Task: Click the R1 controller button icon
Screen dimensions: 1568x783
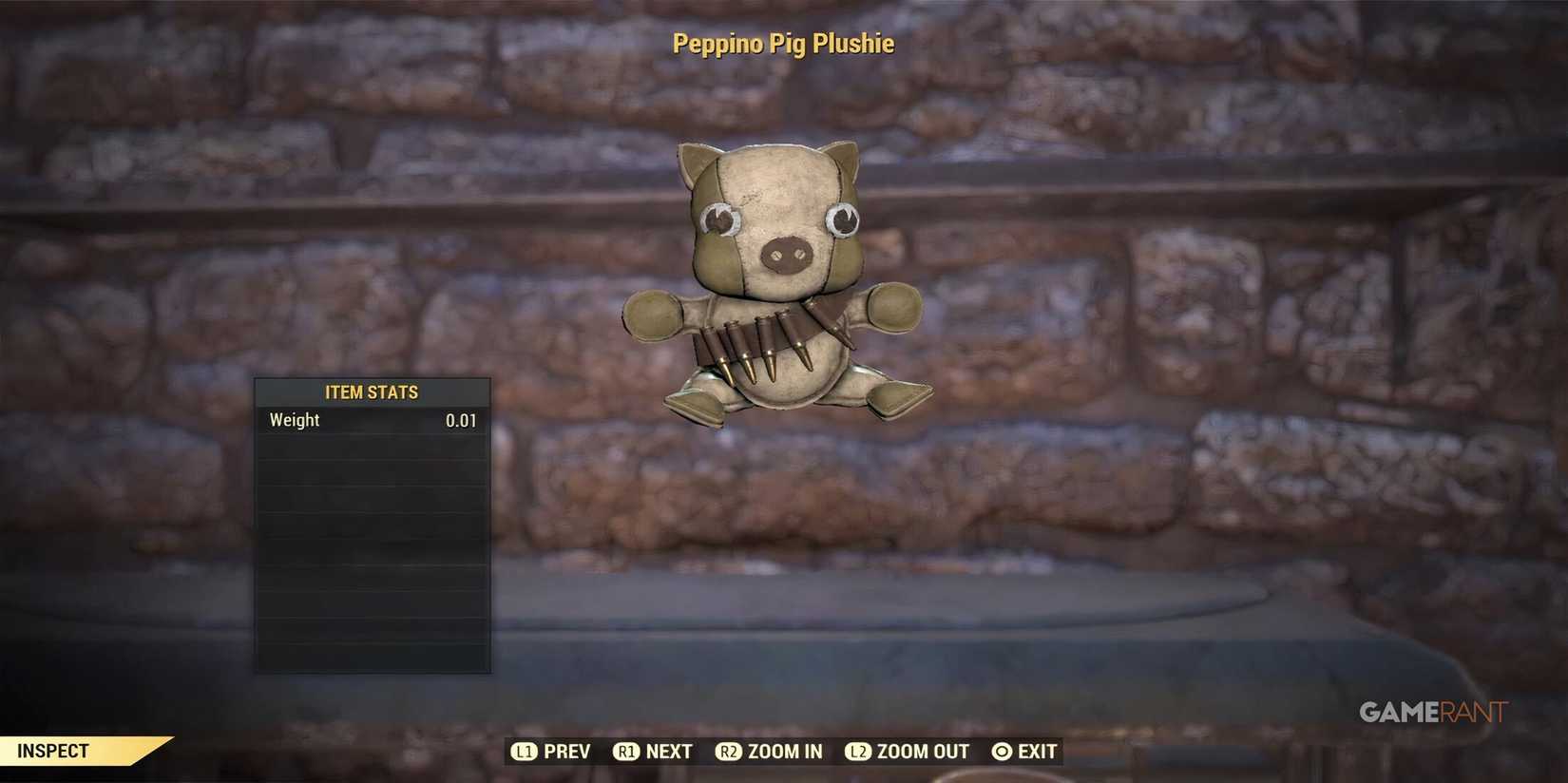Action: click(x=627, y=751)
